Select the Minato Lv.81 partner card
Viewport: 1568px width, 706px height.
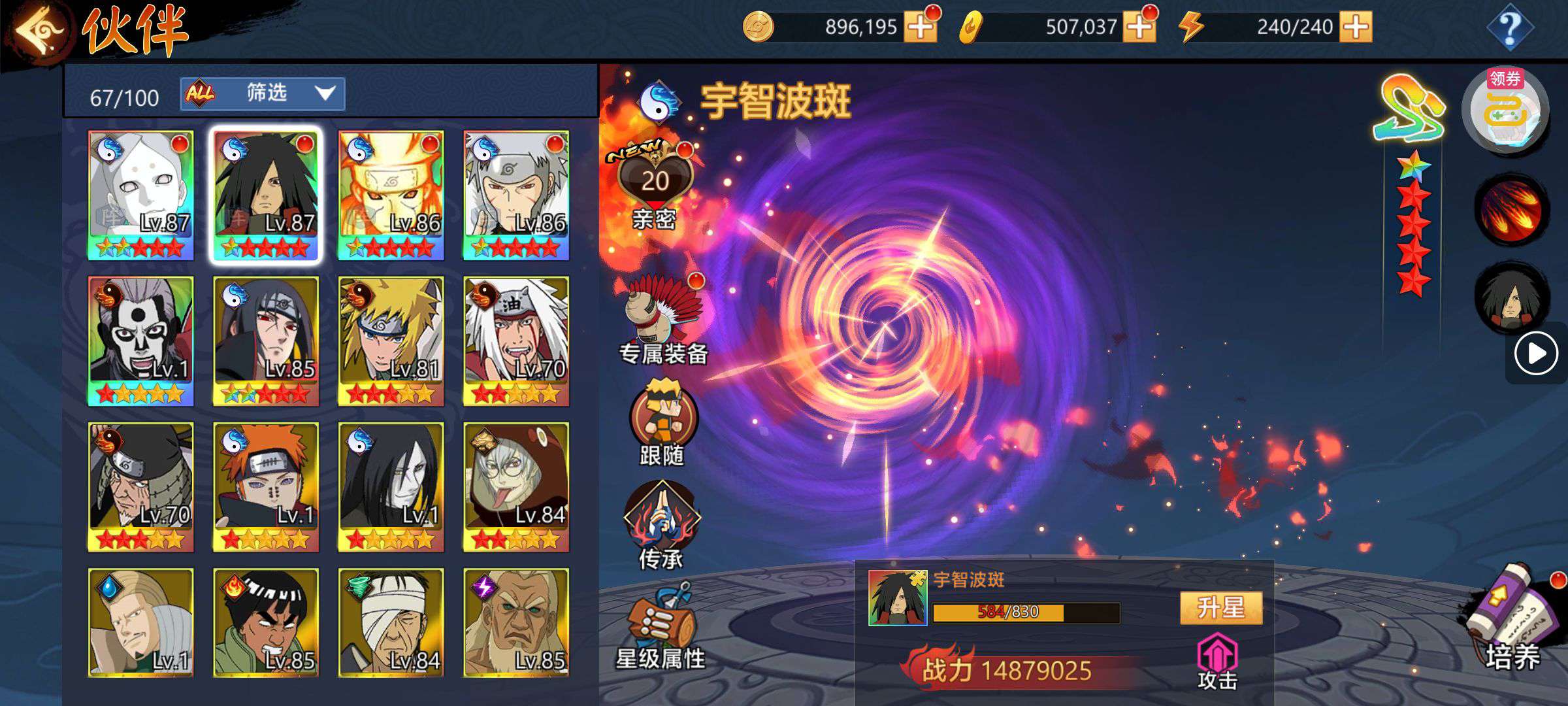click(x=391, y=341)
